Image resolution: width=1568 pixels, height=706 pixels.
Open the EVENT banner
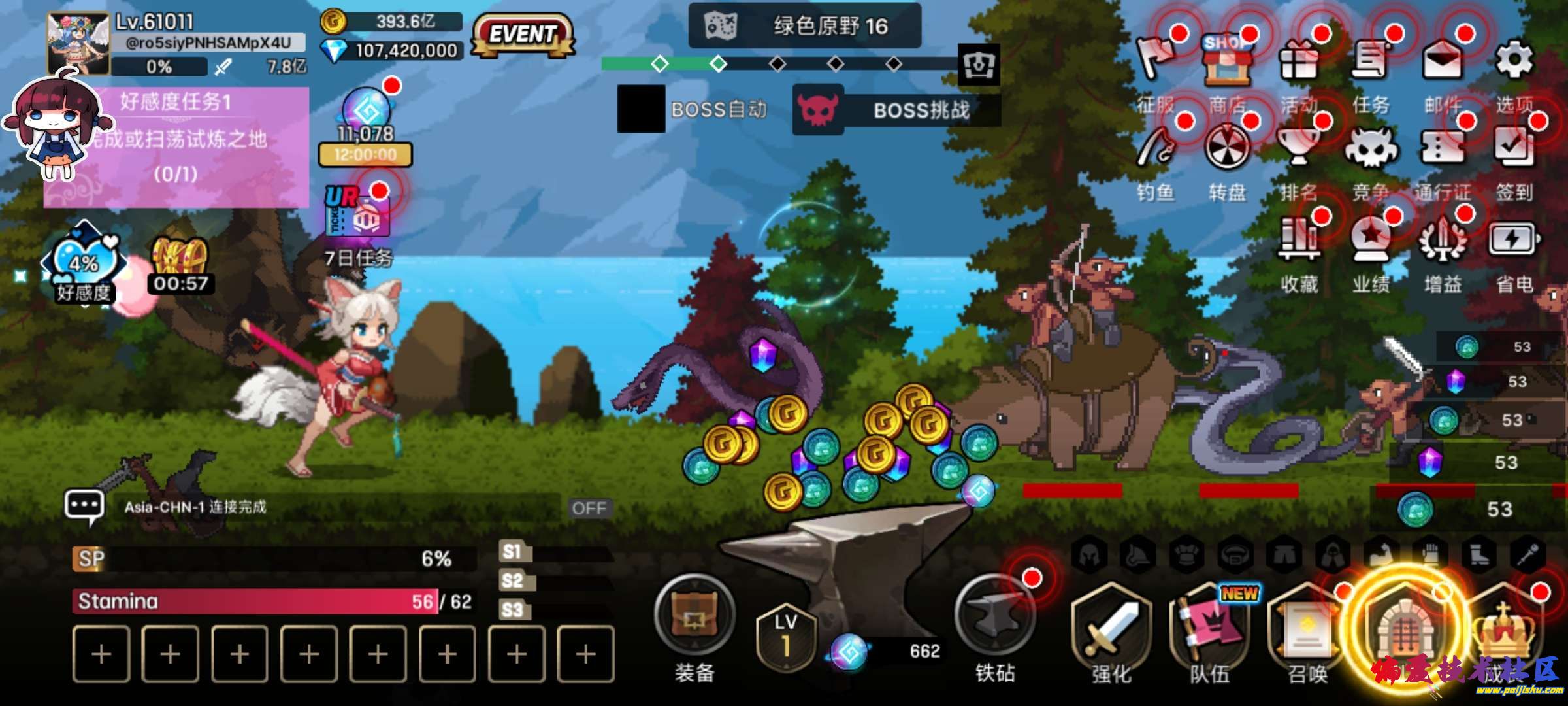[523, 35]
